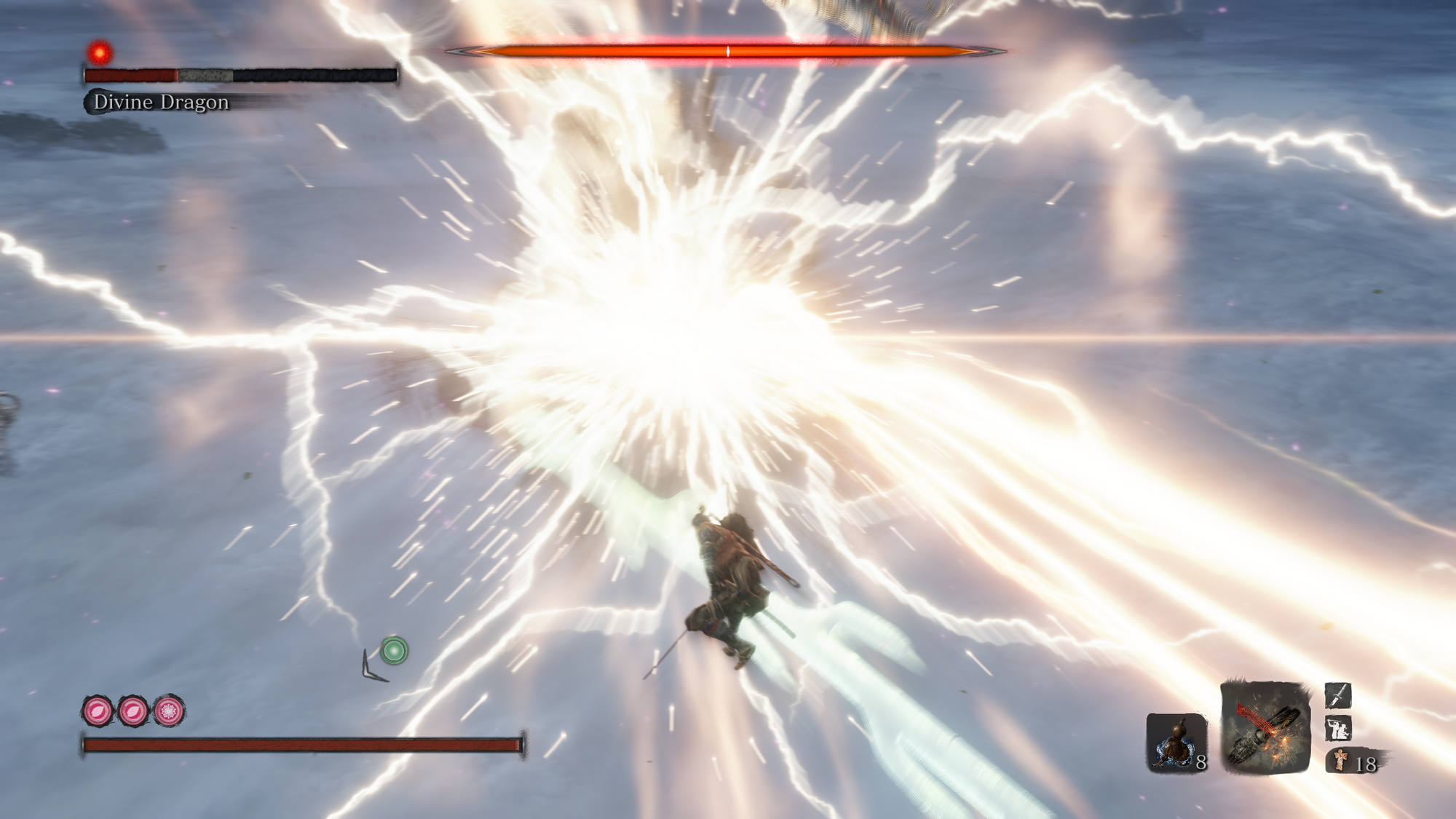The image size is (1456, 819).
Task: Click the Spirit Emblem paper doll icon
Action: 1340,761
